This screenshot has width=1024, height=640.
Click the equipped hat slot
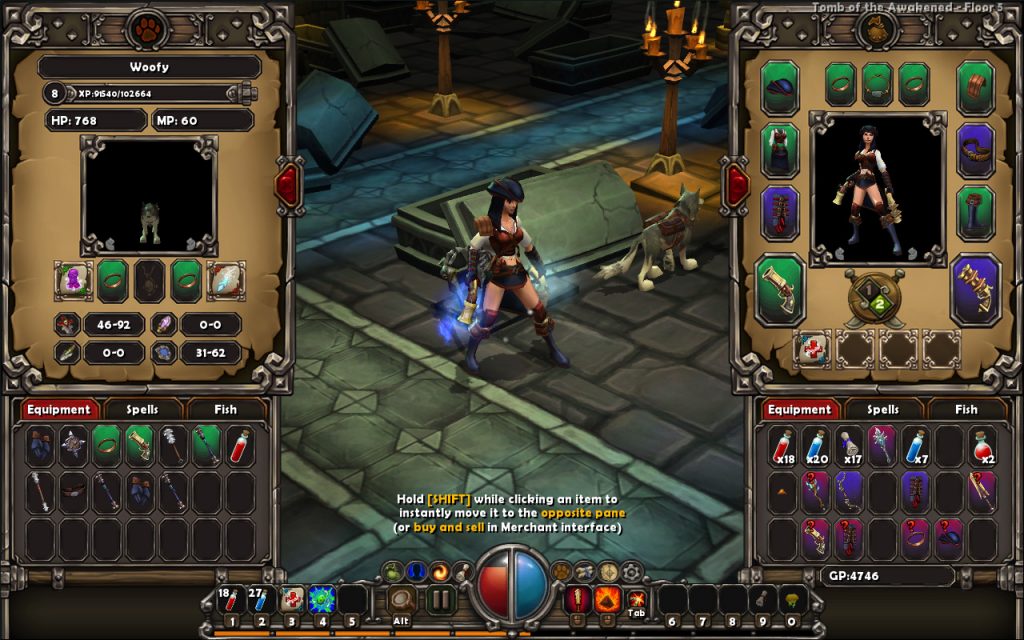[x=780, y=87]
